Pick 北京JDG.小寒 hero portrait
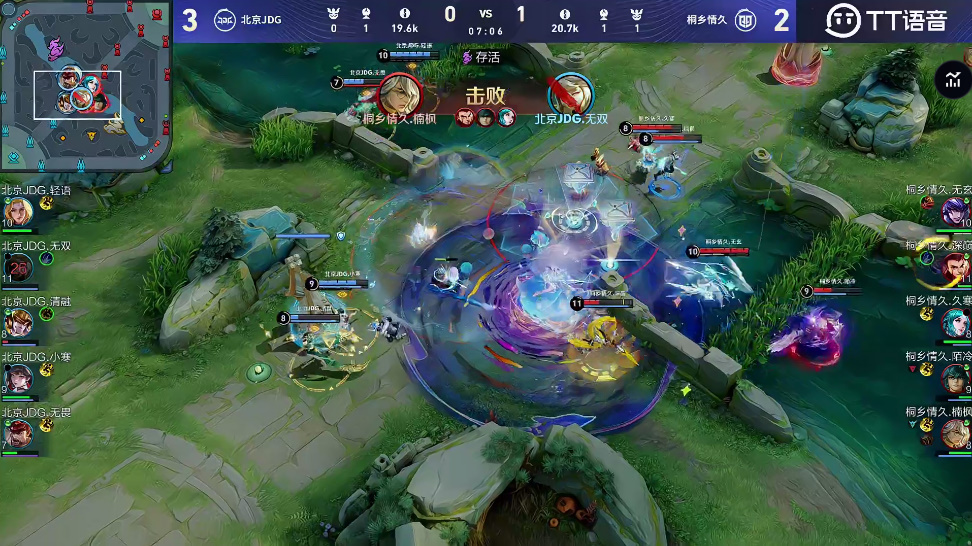The height and width of the screenshot is (546, 972). click(17, 378)
